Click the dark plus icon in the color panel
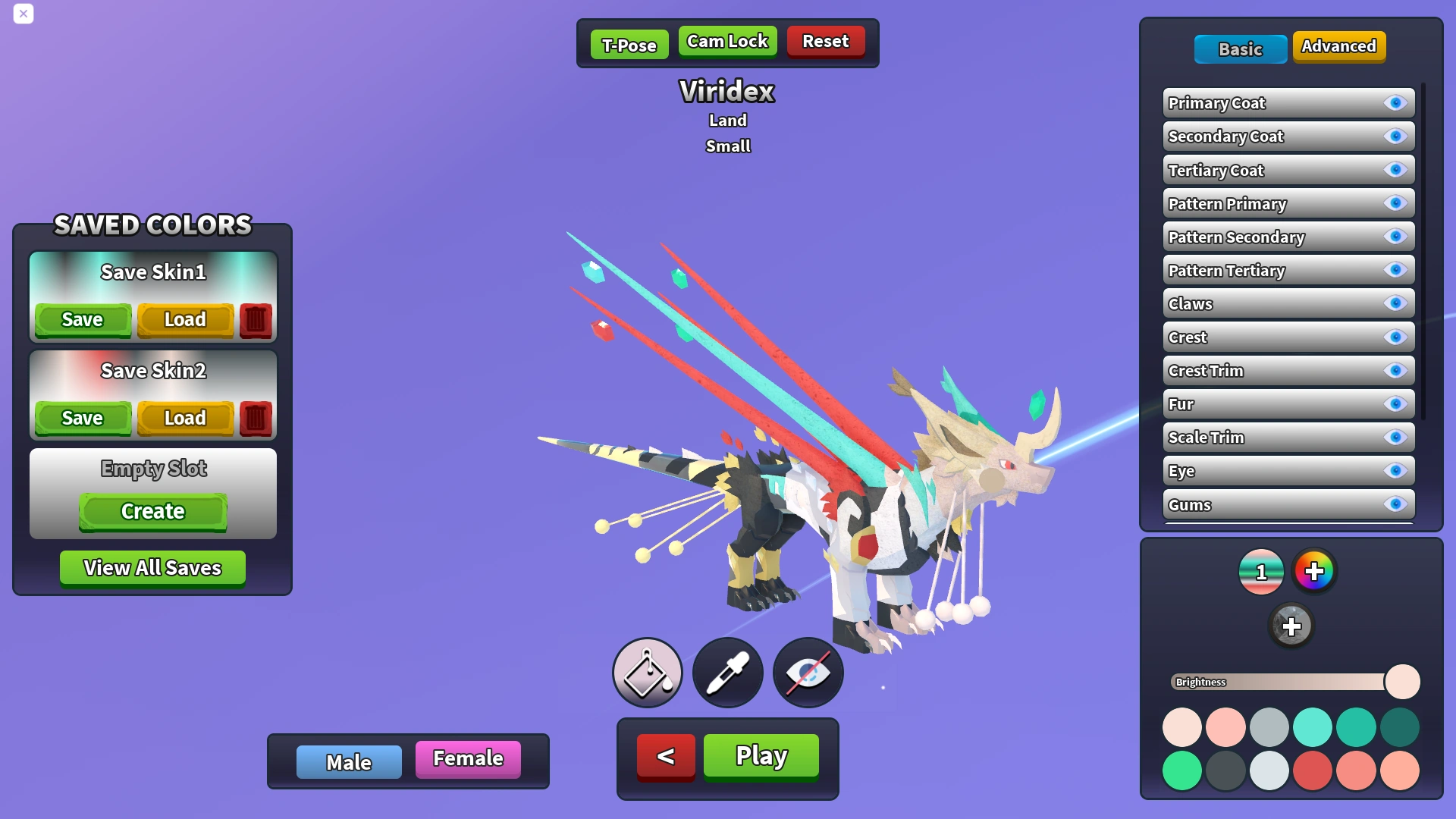 (x=1292, y=626)
